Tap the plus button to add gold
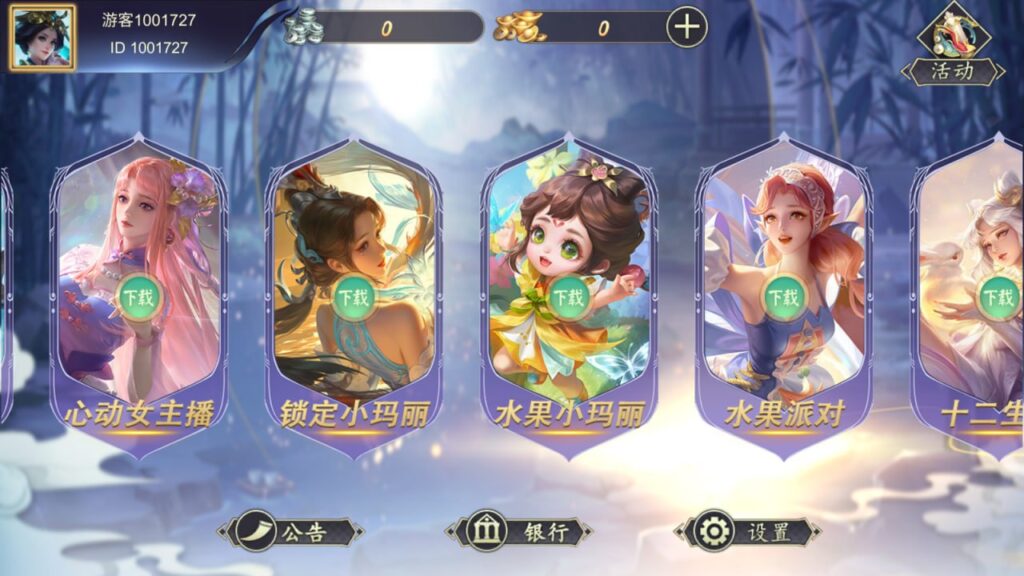 click(x=686, y=28)
